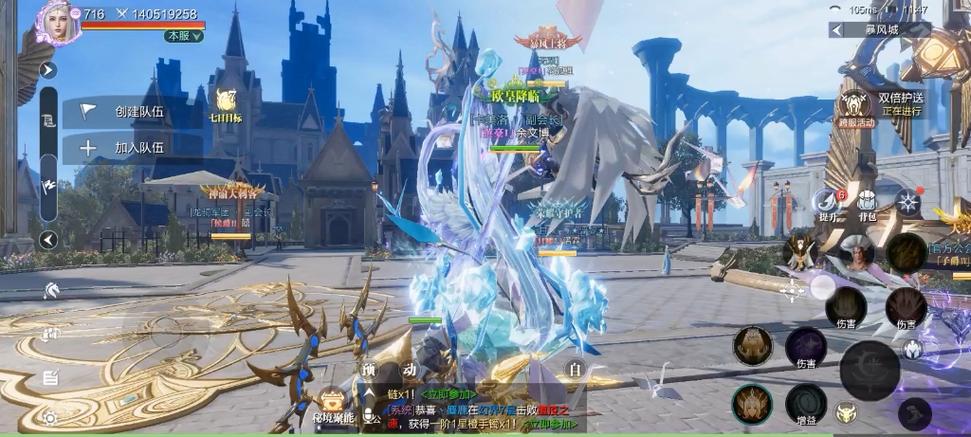Toggle the 本服 server dropdown
Viewport: 971px width, 437px height.
(x=184, y=35)
